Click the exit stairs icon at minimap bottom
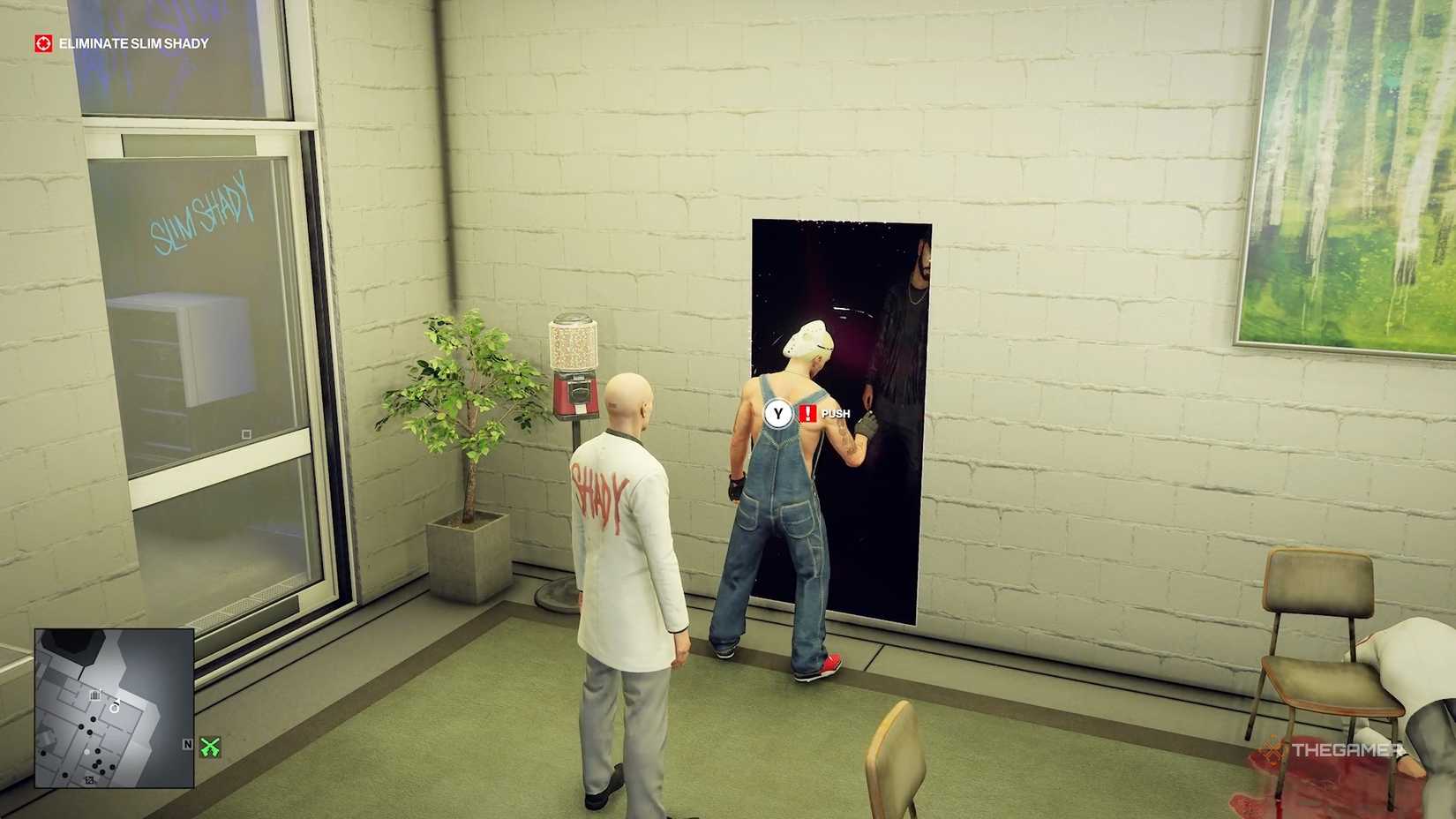Viewport: 1456px width, 819px height. (x=89, y=779)
